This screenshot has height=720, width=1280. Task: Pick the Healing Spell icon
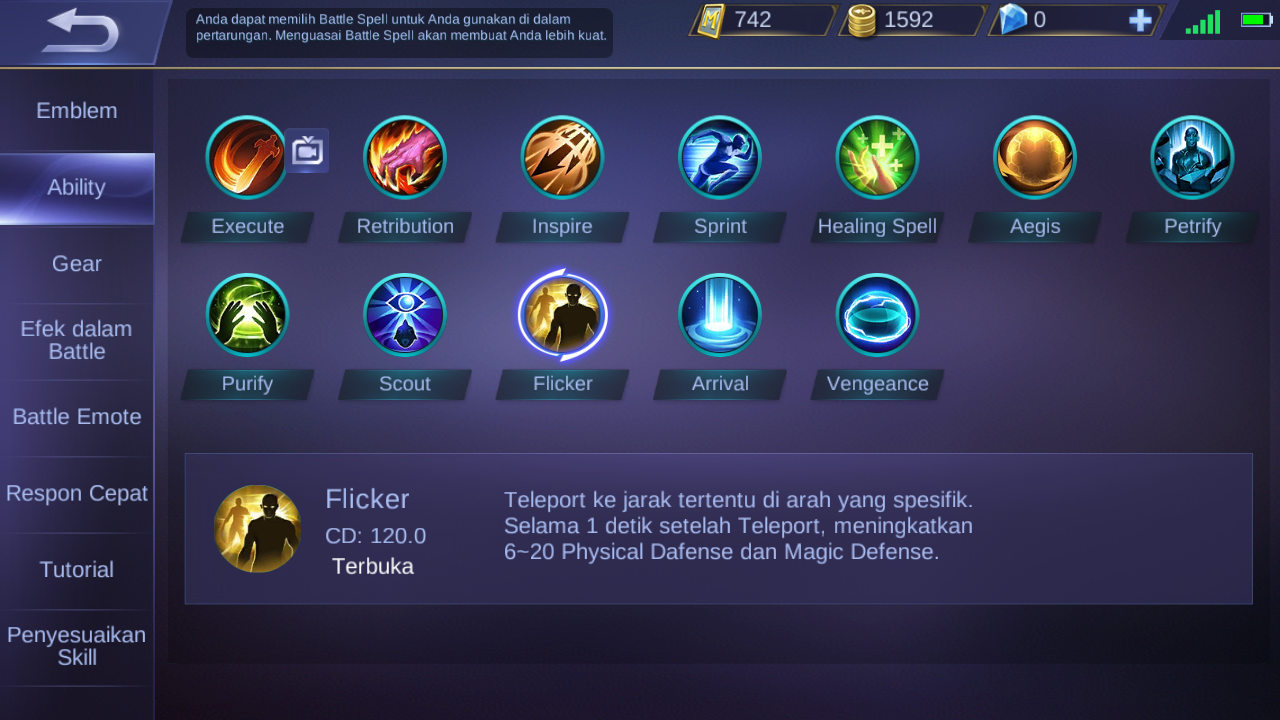[x=877, y=157]
